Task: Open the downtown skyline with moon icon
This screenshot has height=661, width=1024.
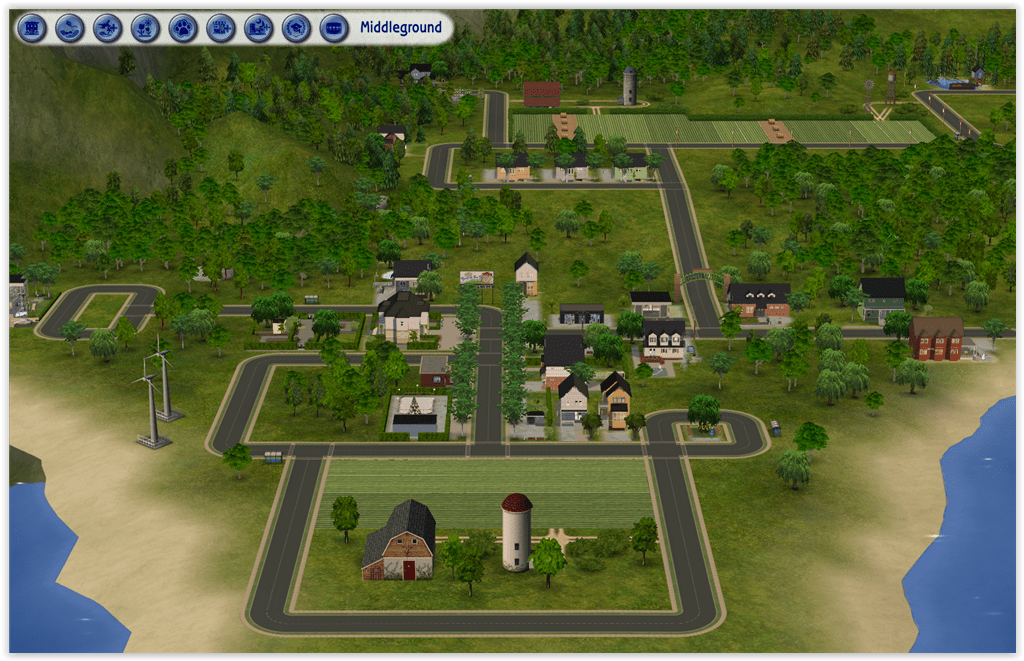Action: (x=259, y=28)
